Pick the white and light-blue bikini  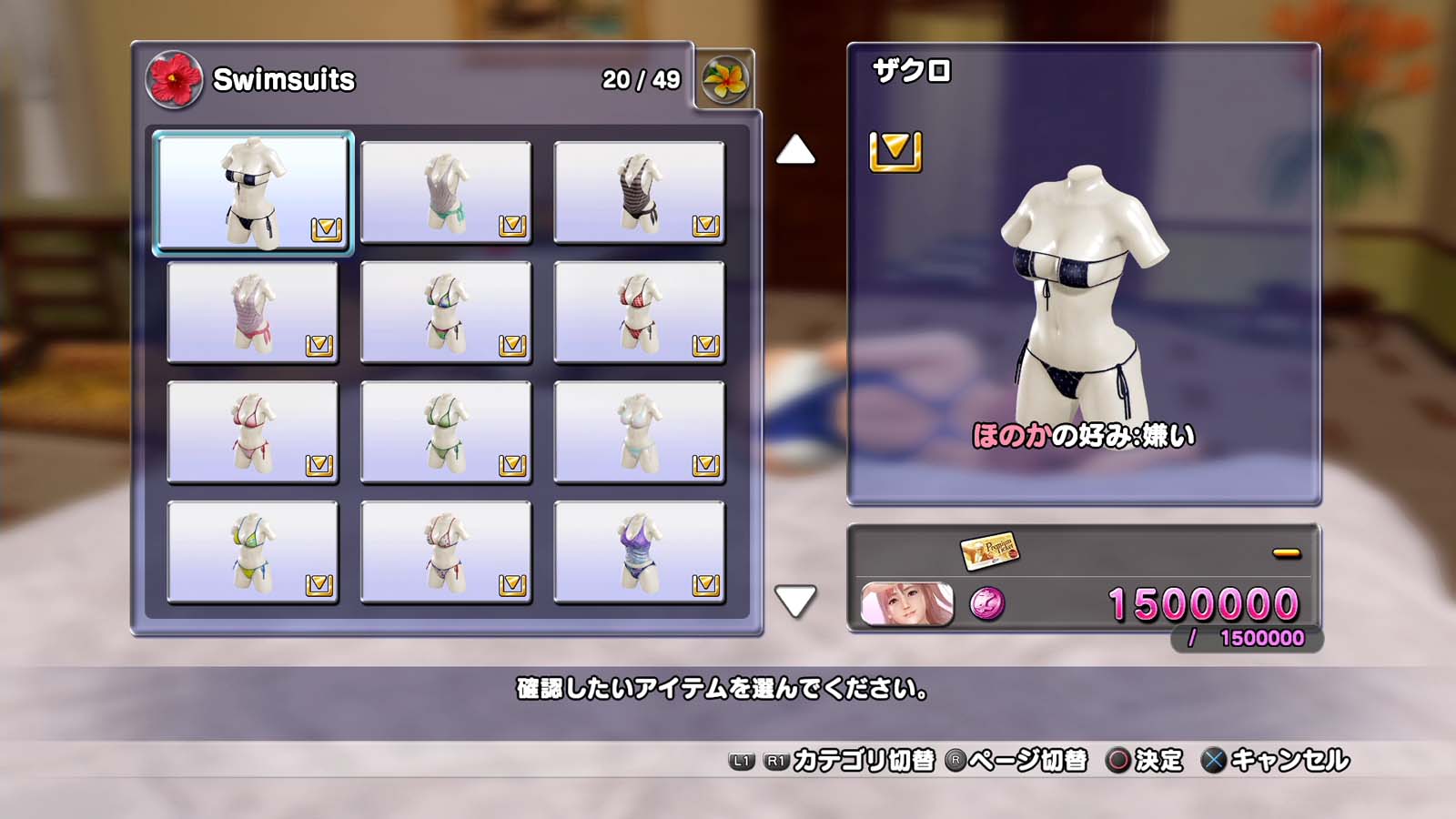tap(639, 432)
